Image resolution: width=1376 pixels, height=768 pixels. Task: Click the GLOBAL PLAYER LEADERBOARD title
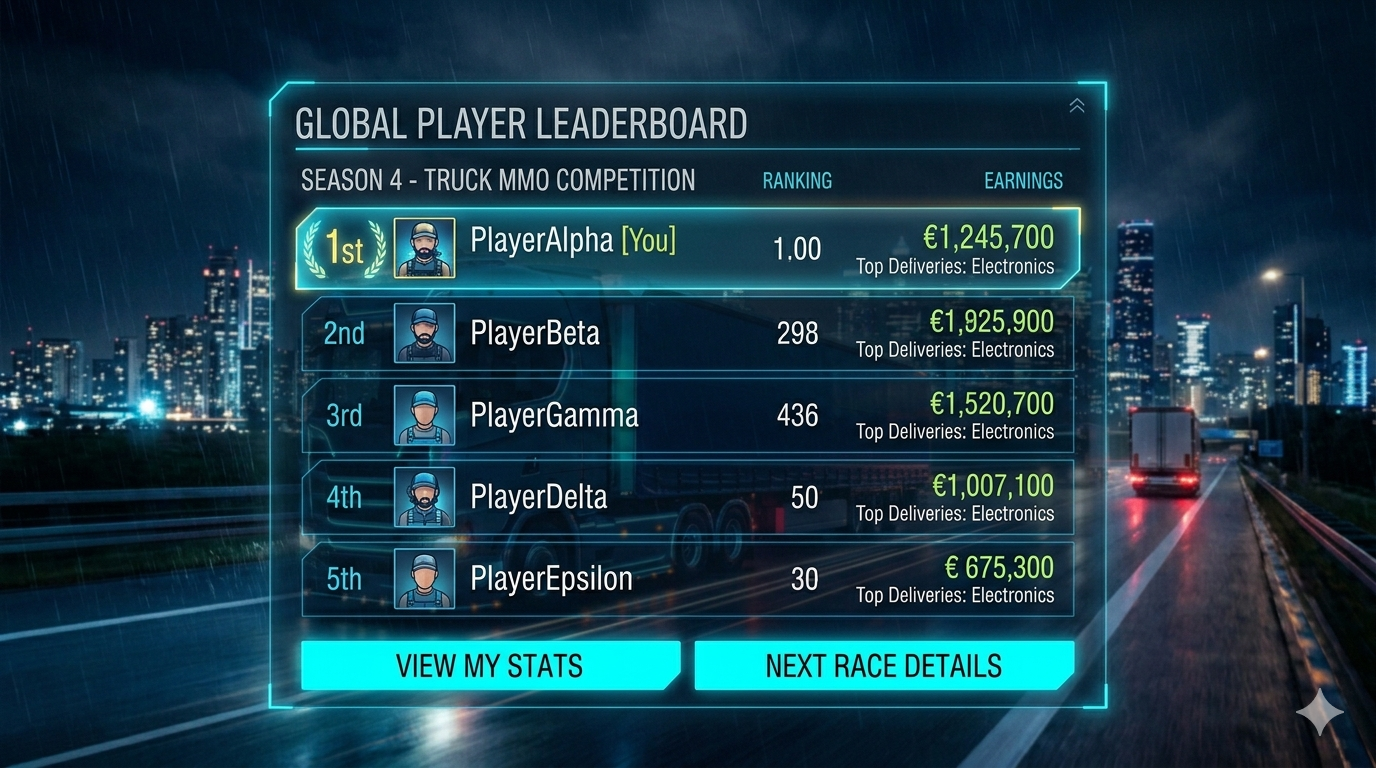(520, 123)
